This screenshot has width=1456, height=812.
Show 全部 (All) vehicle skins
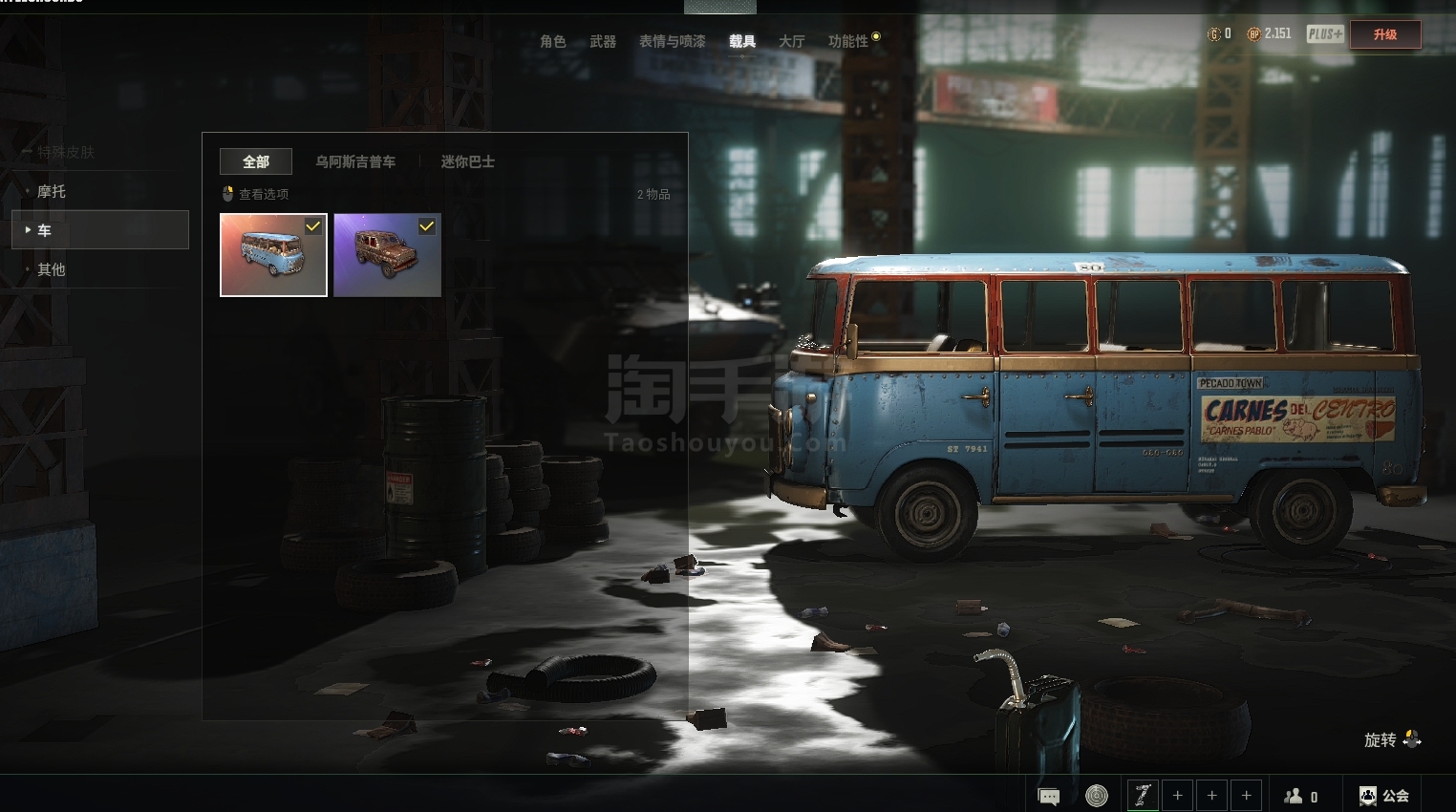(x=255, y=161)
